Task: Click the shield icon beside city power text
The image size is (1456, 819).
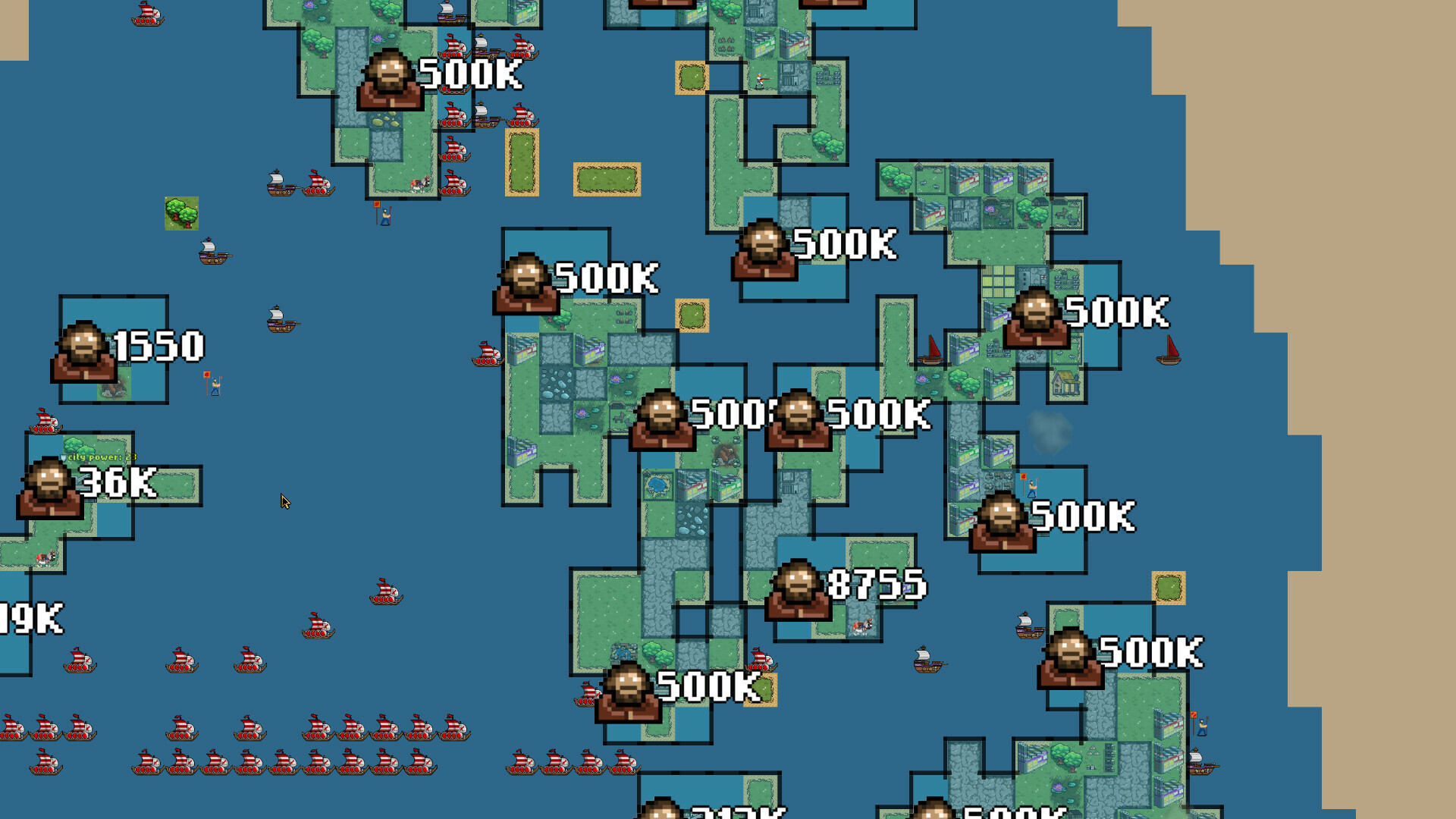Action: click(x=64, y=457)
